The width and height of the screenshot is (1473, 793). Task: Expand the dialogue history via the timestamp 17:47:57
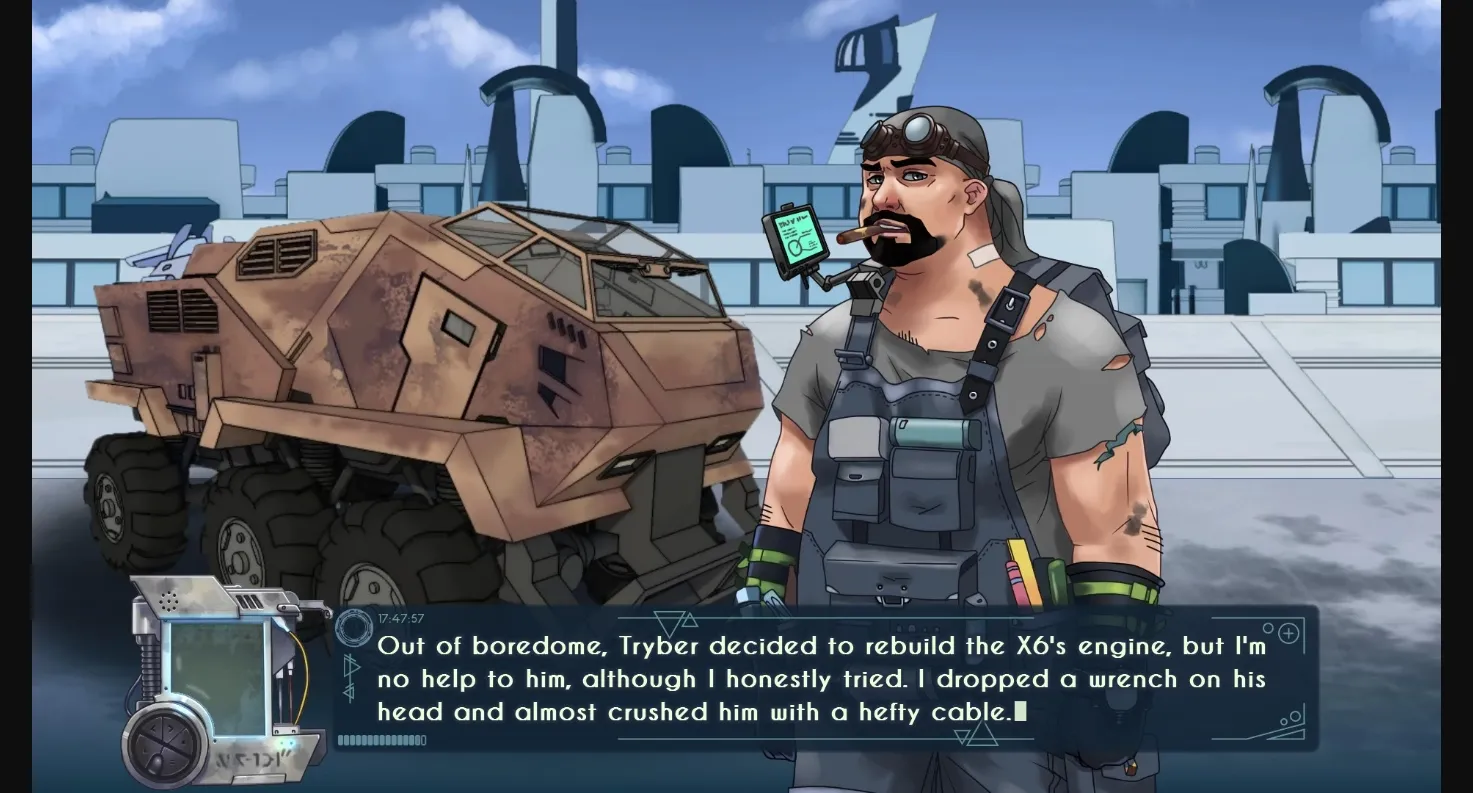click(400, 618)
